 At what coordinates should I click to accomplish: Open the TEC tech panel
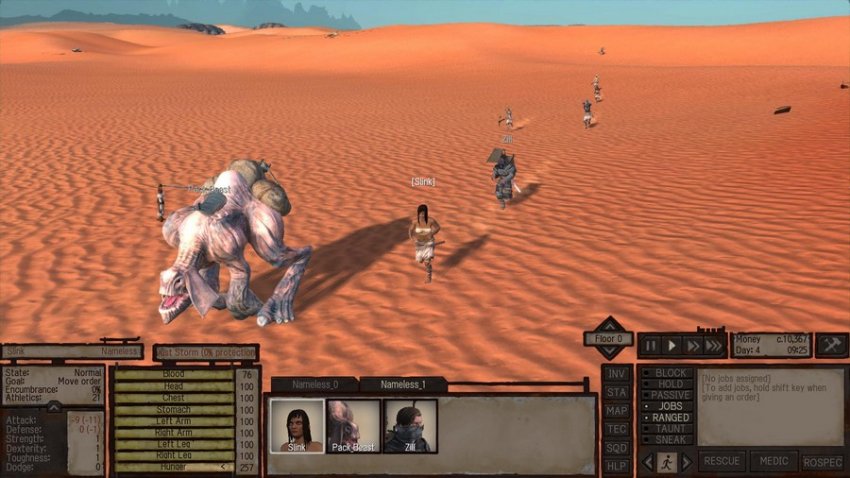pos(617,428)
